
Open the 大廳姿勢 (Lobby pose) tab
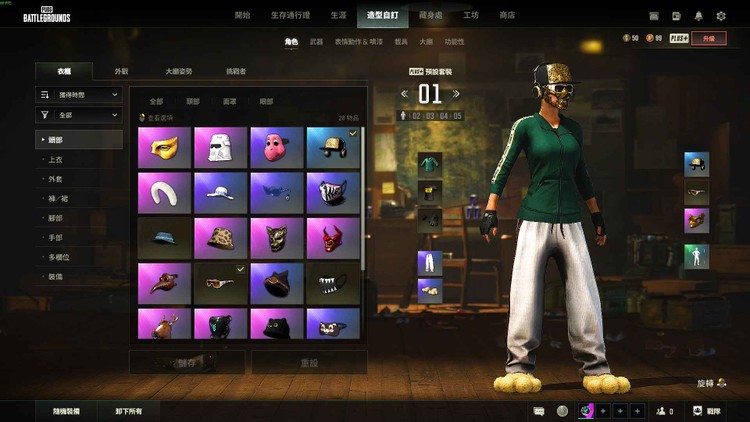(x=179, y=72)
